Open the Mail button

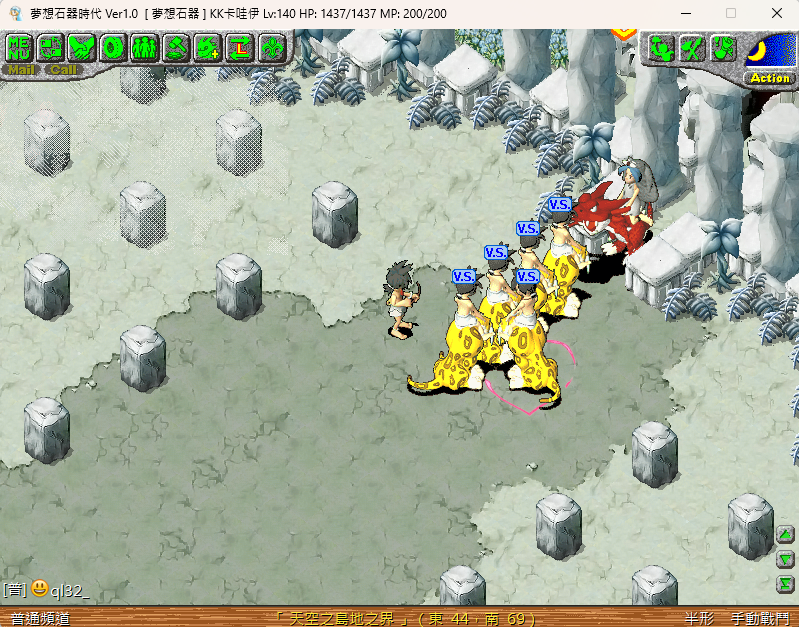(21, 70)
